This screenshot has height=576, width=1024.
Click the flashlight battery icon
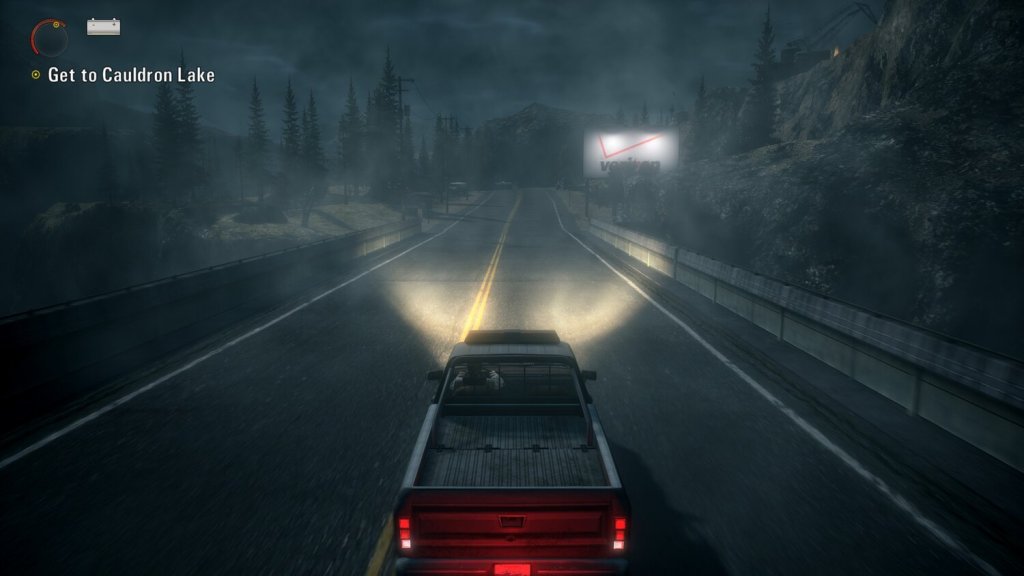tap(103, 27)
